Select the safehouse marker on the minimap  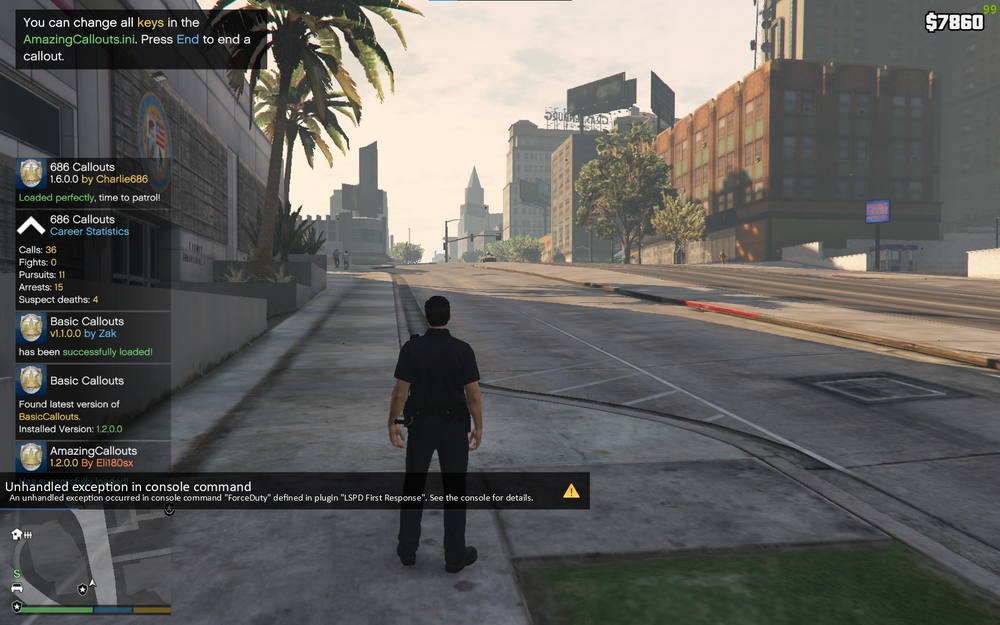17,535
